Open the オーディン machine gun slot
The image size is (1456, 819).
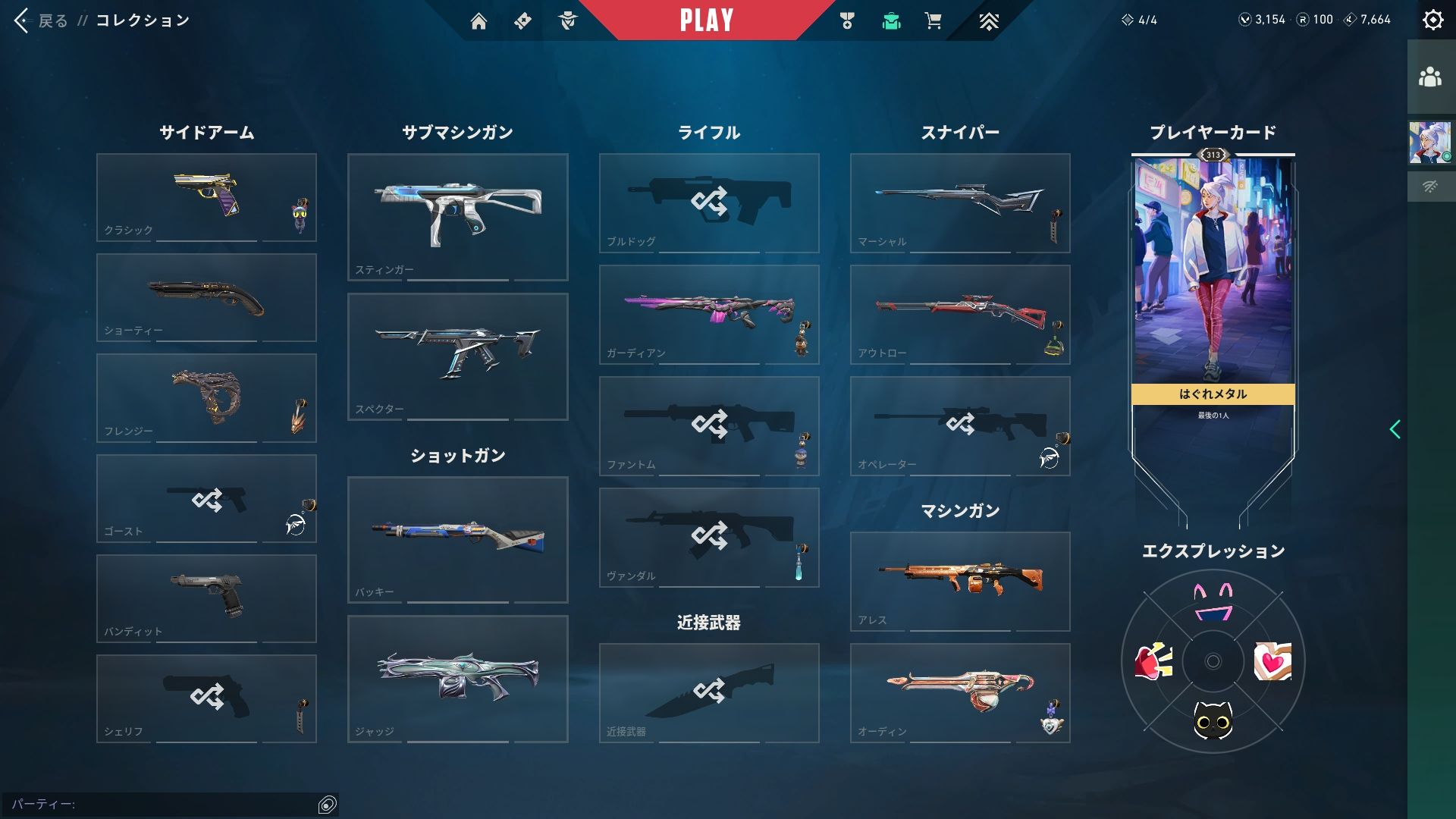click(x=959, y=692)
